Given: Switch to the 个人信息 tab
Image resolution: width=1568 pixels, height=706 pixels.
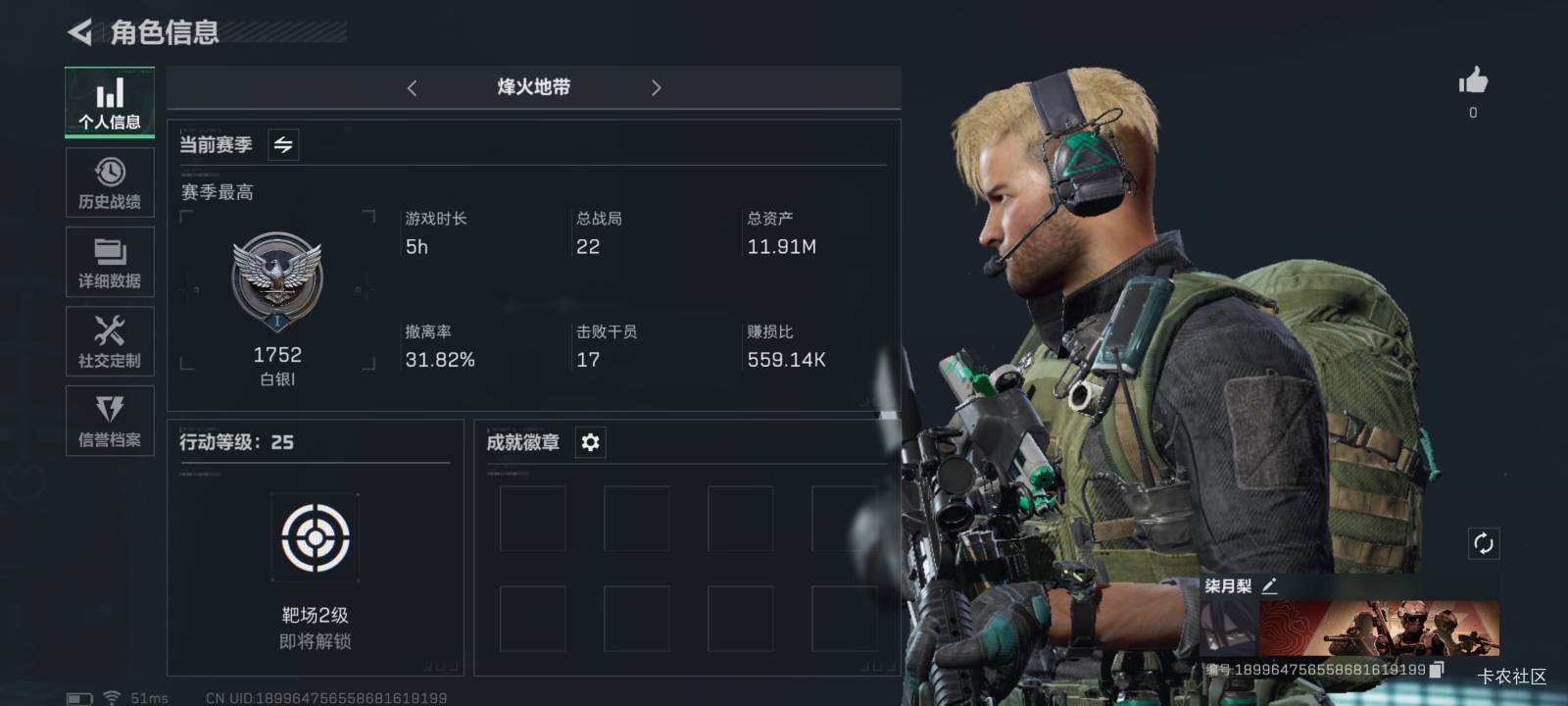Looking at the screenshot, I should point(110,103).
